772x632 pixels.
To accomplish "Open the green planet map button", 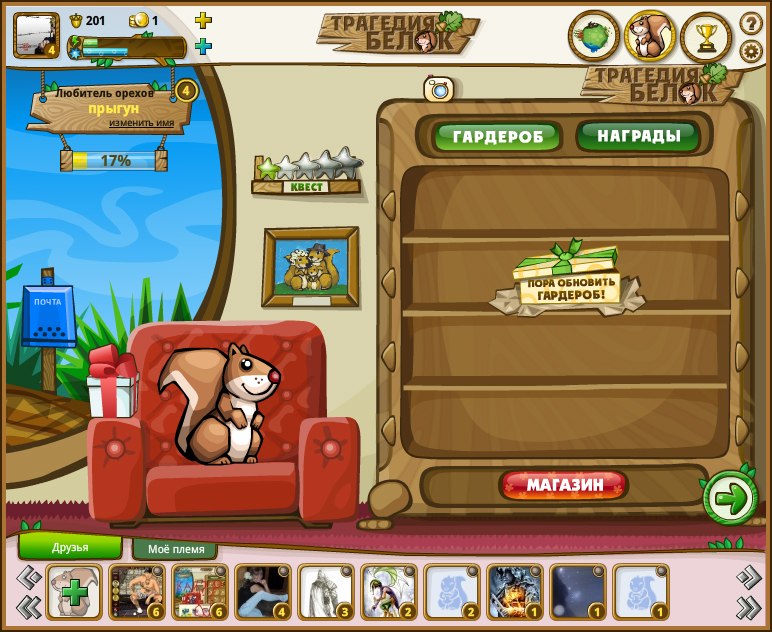I will [x=593, y=38].
